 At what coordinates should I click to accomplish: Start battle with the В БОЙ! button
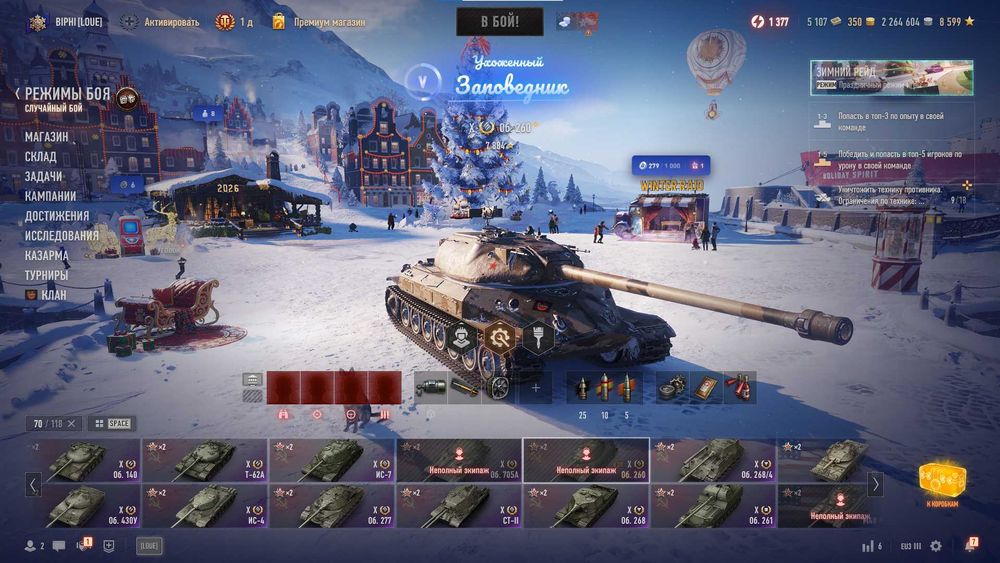click(499, 22)
